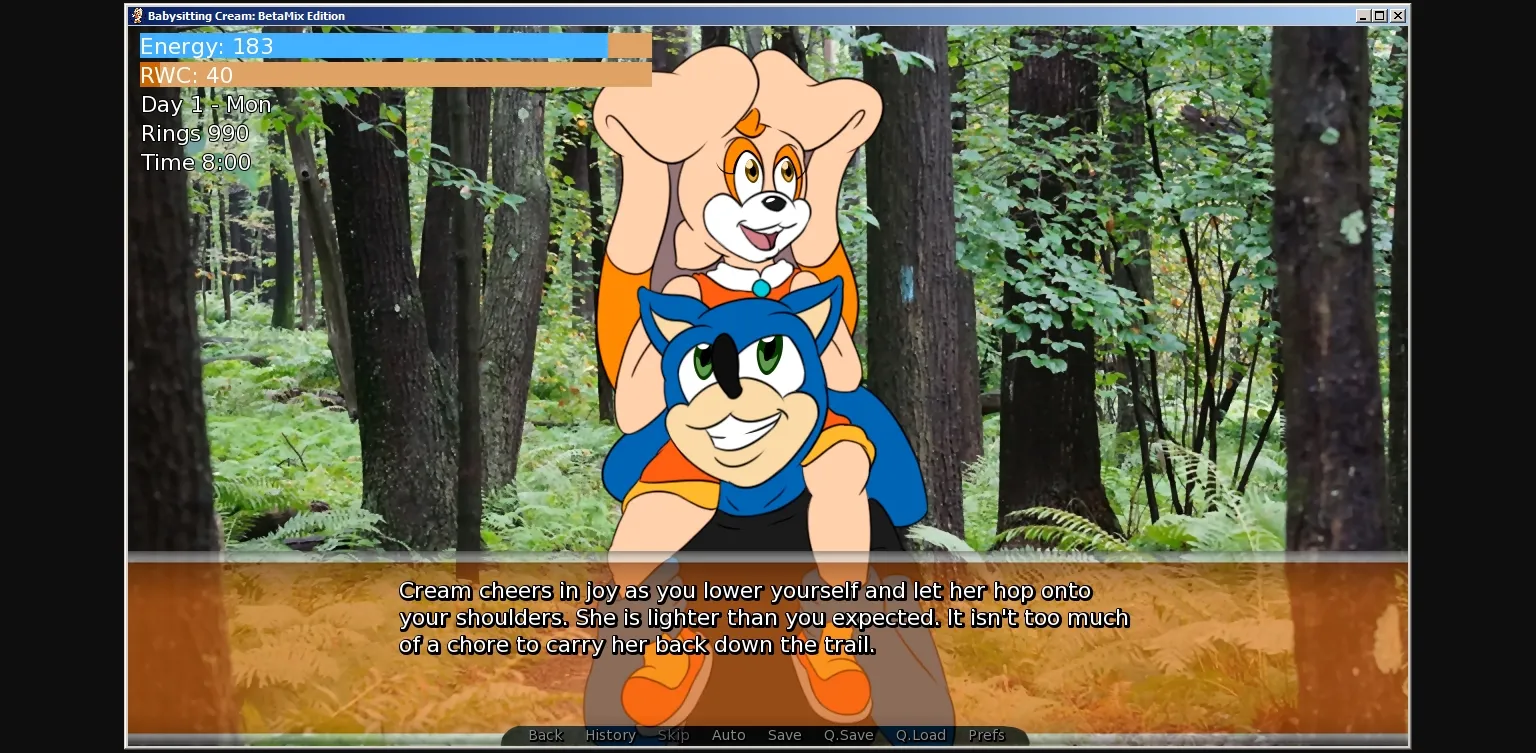Click the Time 8:00 display
The width and height of the screenshot is (1536, 753).
click(x=196, y=162)
